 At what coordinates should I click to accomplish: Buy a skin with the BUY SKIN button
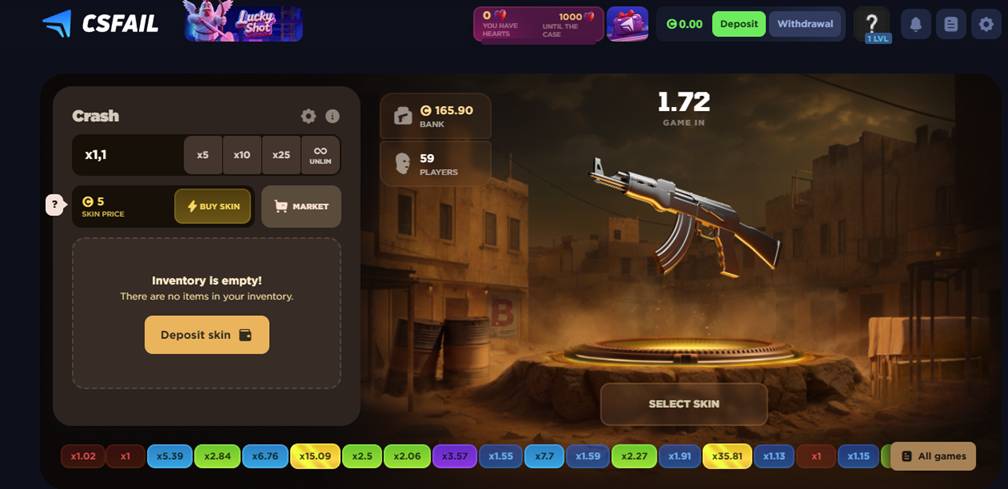pyautogui.click(x=213, y=206)
